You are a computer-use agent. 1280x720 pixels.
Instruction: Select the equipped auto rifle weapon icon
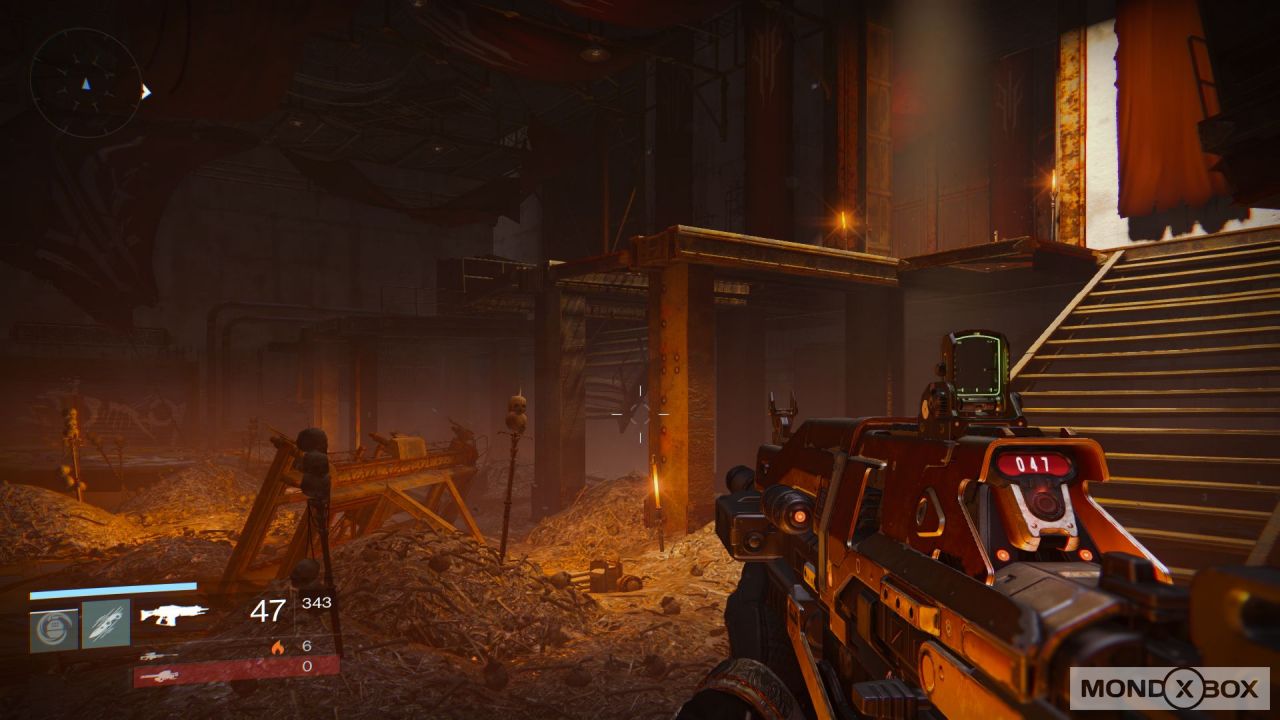pyautogui.click(x=174, y=614)
